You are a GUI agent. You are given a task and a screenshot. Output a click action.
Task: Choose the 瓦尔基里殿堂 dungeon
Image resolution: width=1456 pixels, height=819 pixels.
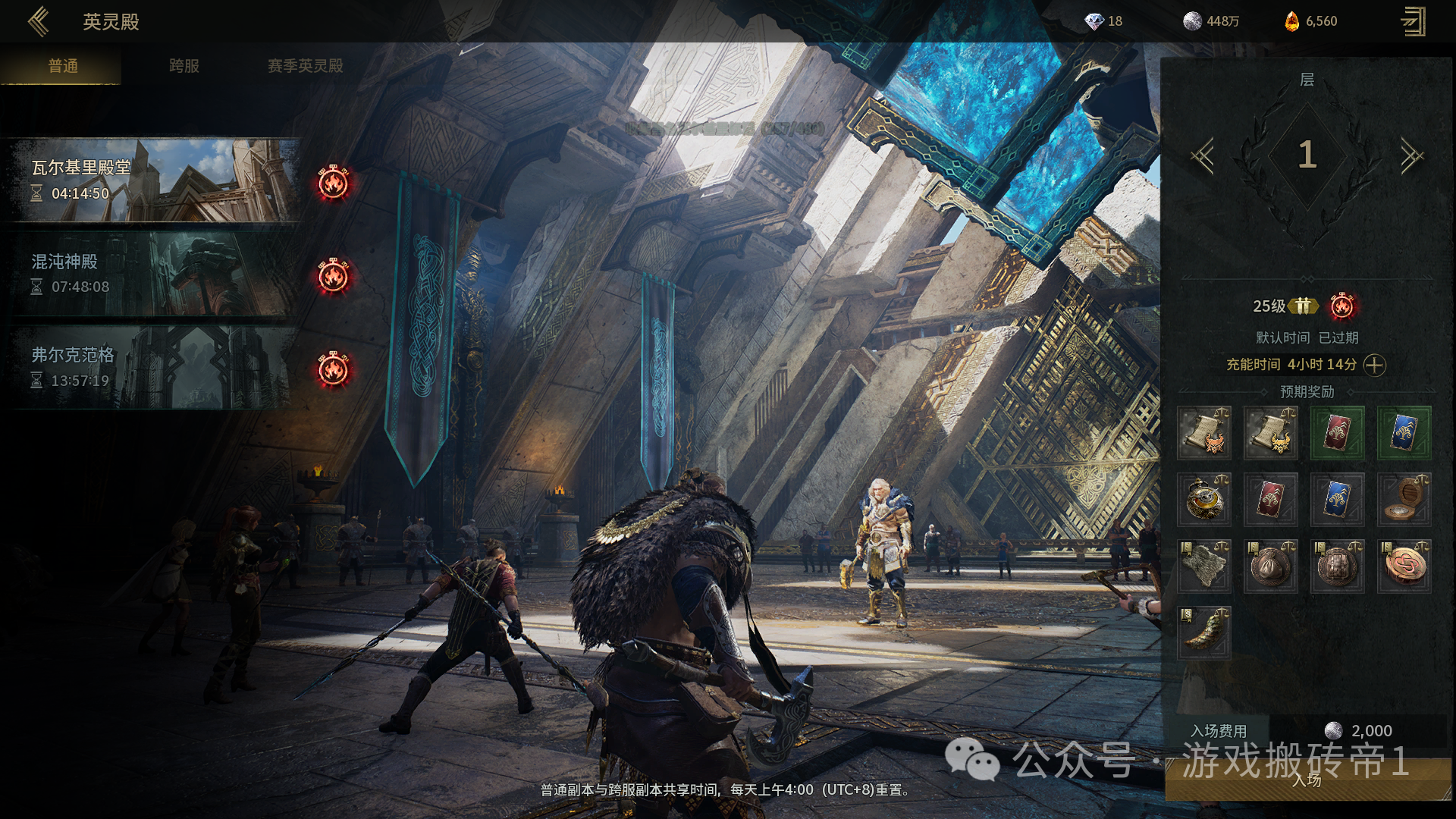point(152,180)
